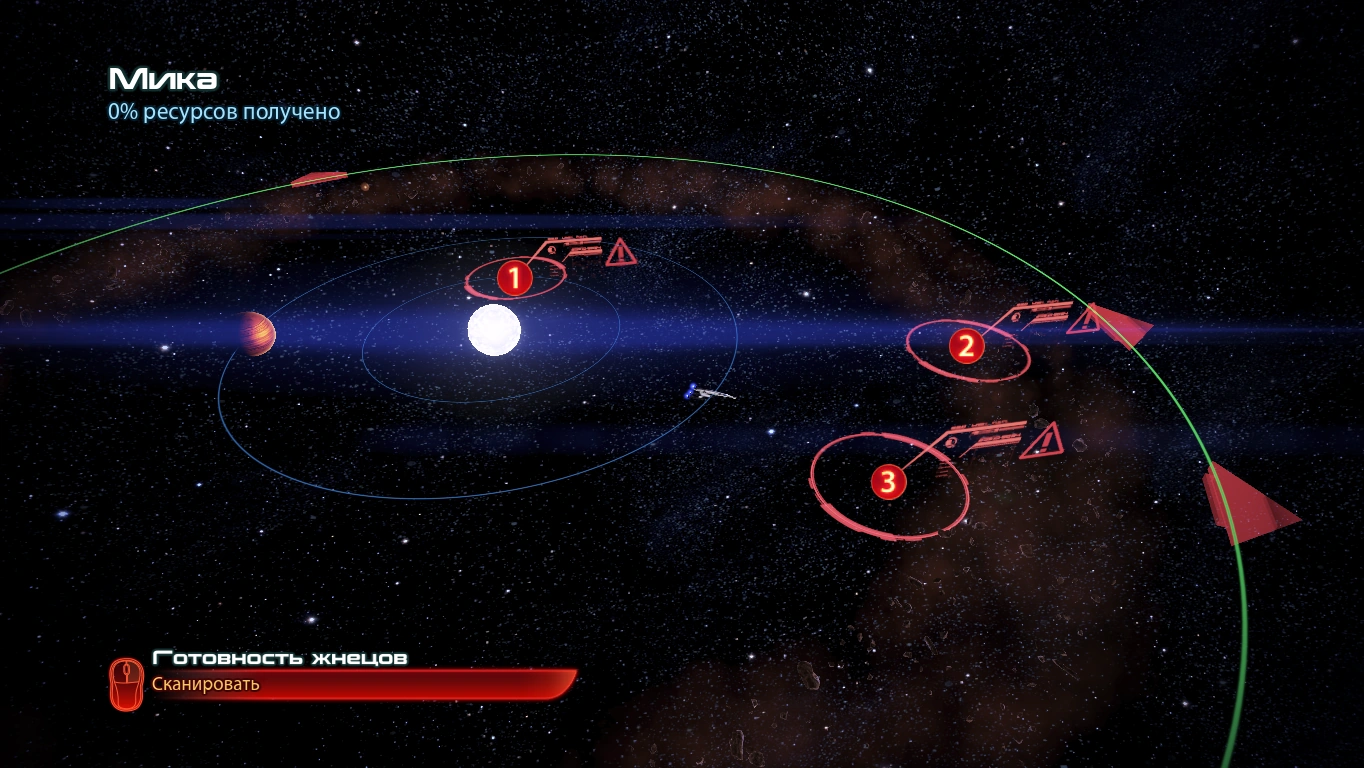1364x768 pixels.
Task: Click the warning triangle beside marker 3
Action: [1040, 441]
